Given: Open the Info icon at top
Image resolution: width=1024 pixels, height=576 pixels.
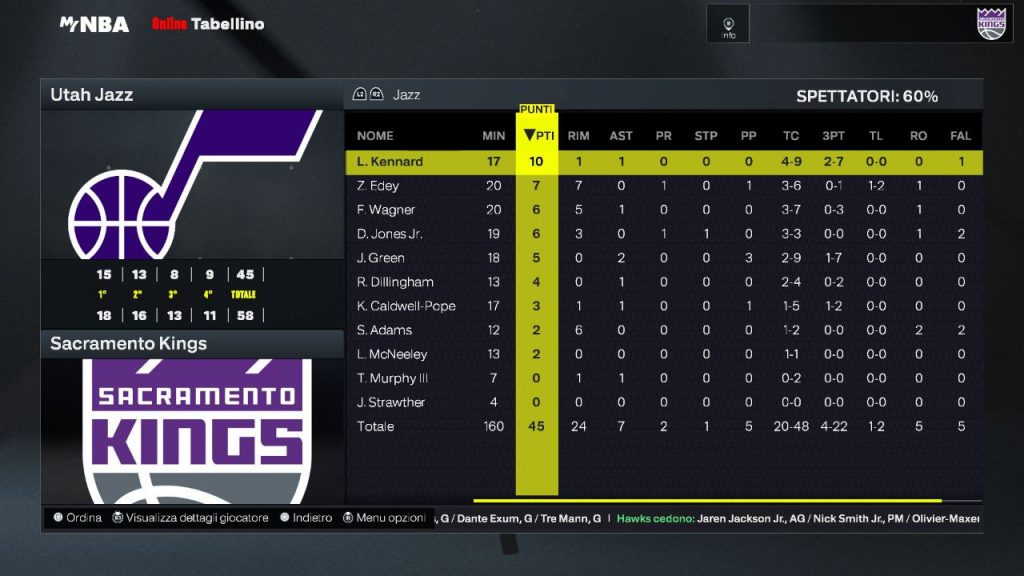Looking at the screenshot, I should pyautogui.click(x=729, y=25).
